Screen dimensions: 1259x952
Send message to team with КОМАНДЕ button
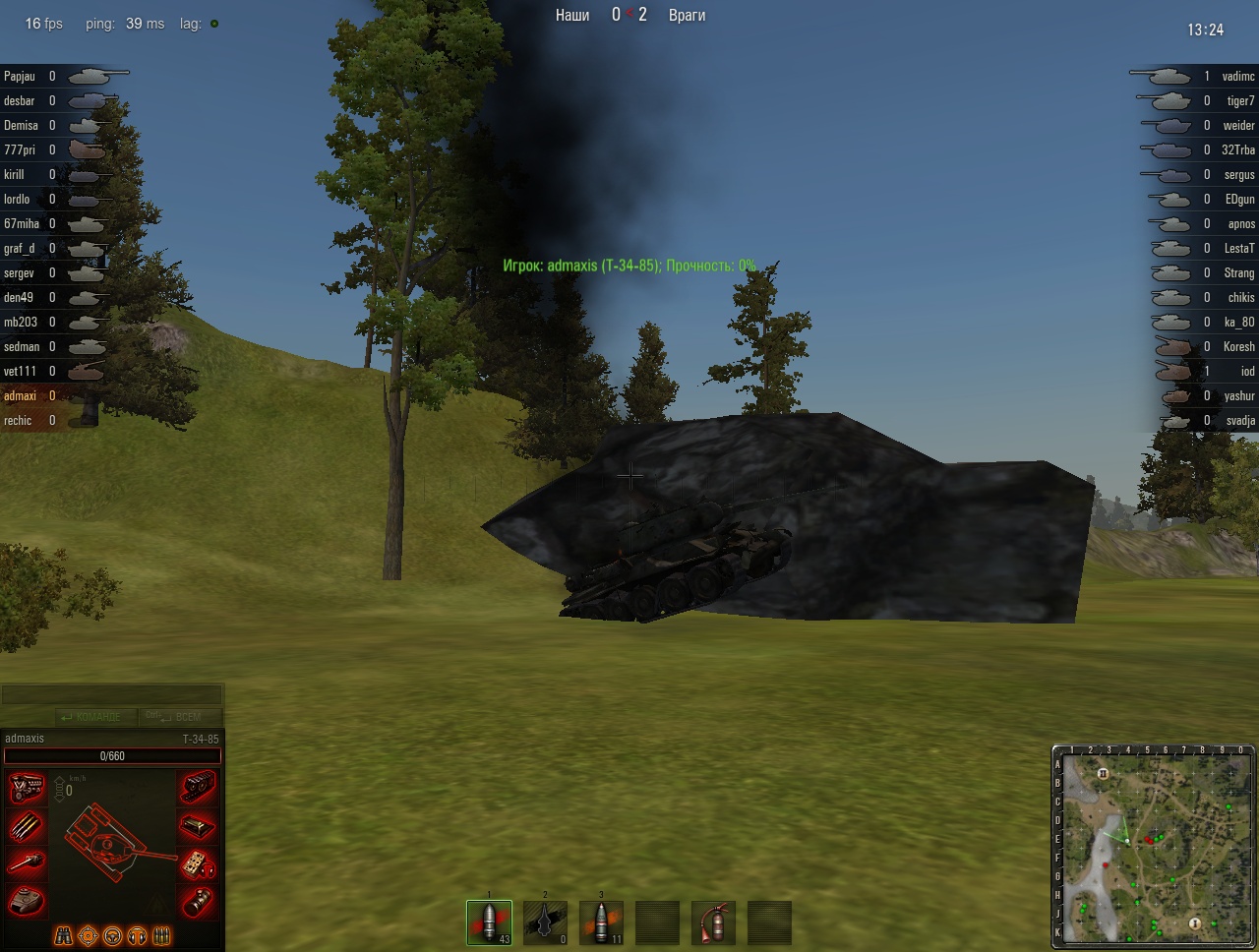(x=90, y=717)
